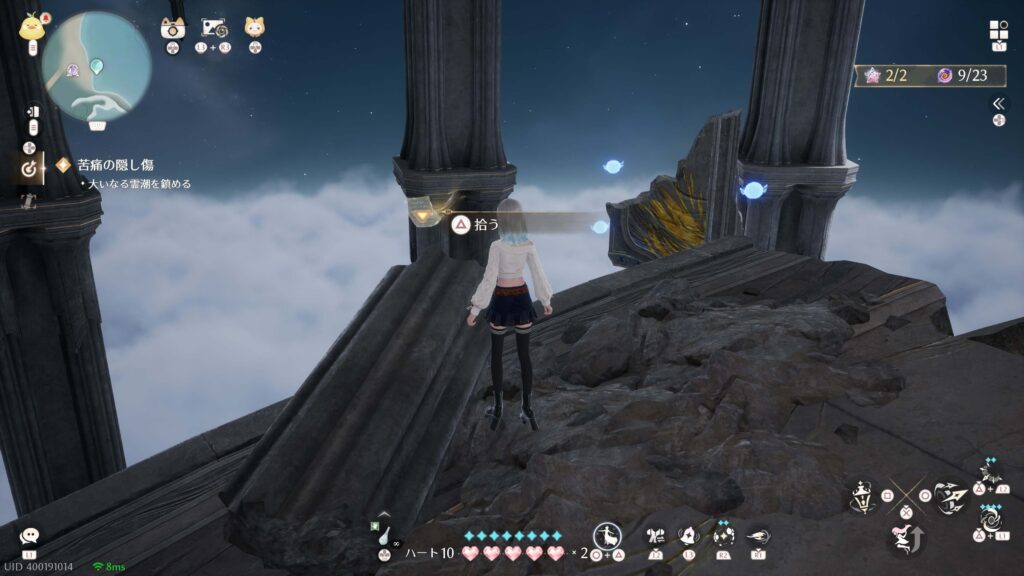Expand the double-chevron collapse arrow
Image resolution: width=1024 pixels, height=576 pixels.
pyautogui.click(x=998, y=103)
